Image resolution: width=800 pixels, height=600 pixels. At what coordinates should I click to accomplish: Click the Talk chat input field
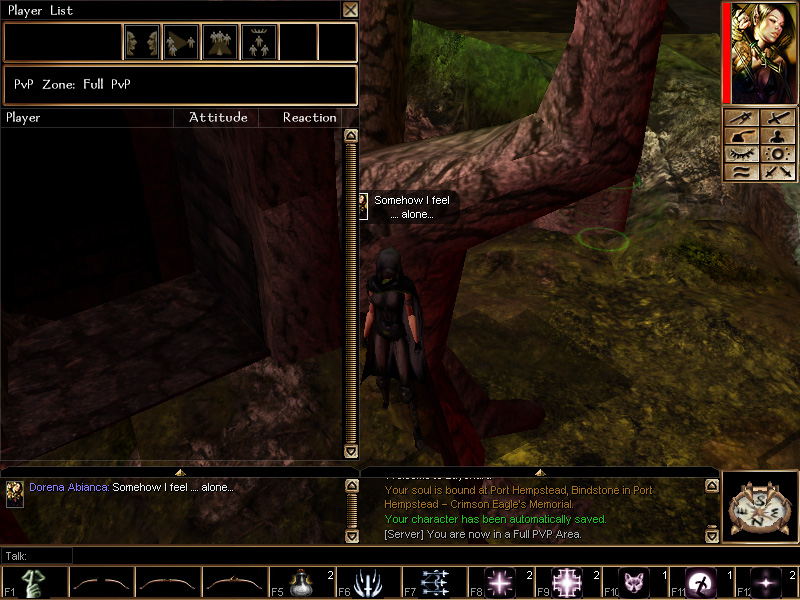pos(400,555)
